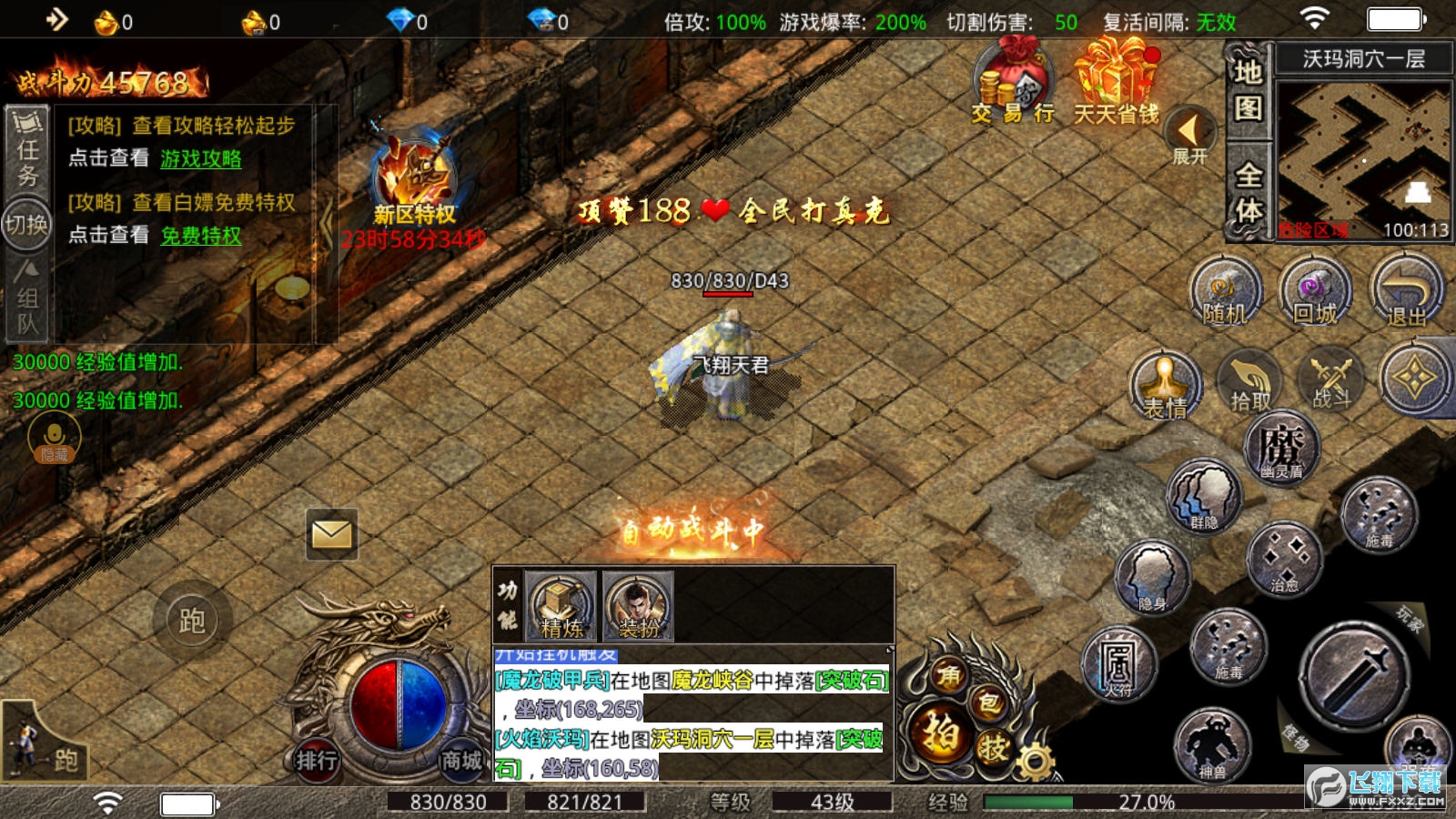This screenshot has height=819, width=1456.
Task: Use the 拾取 pickup button
Action: (x=1249, y=382)
